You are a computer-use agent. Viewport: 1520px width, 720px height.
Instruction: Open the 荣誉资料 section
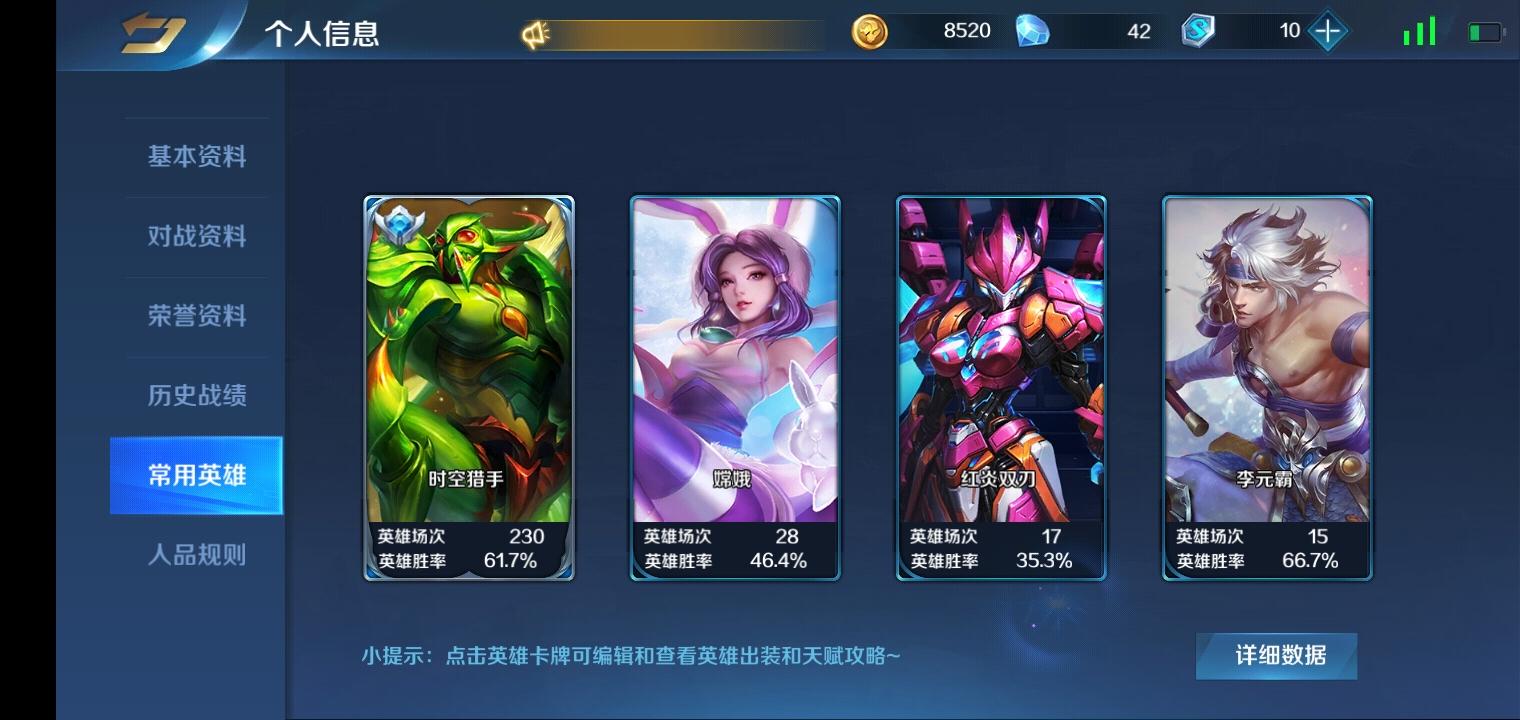pos(196,316)
